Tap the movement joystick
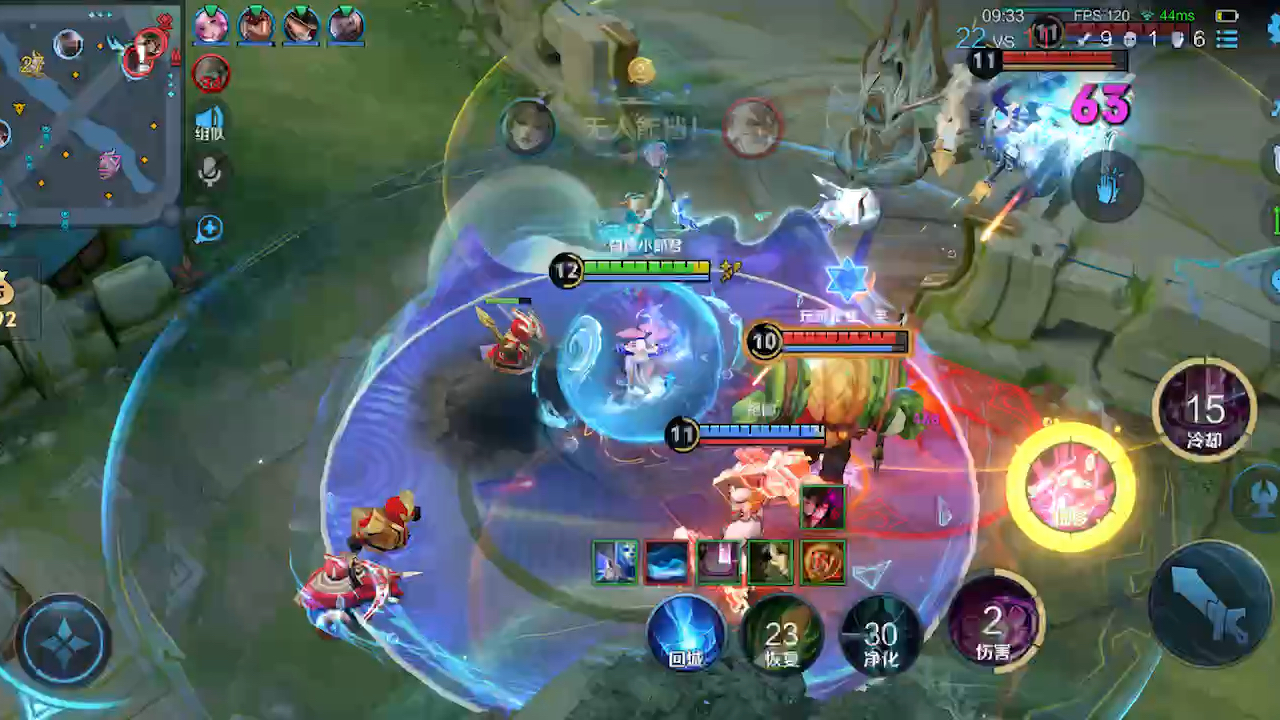 pyautogui.click(x=63, y=640)
